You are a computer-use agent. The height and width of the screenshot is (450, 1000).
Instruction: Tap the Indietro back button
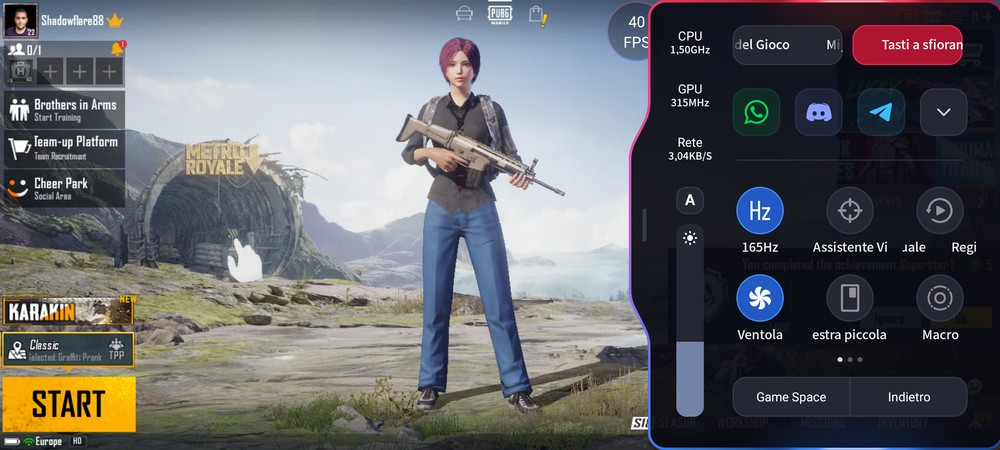[x=909, y=397]
